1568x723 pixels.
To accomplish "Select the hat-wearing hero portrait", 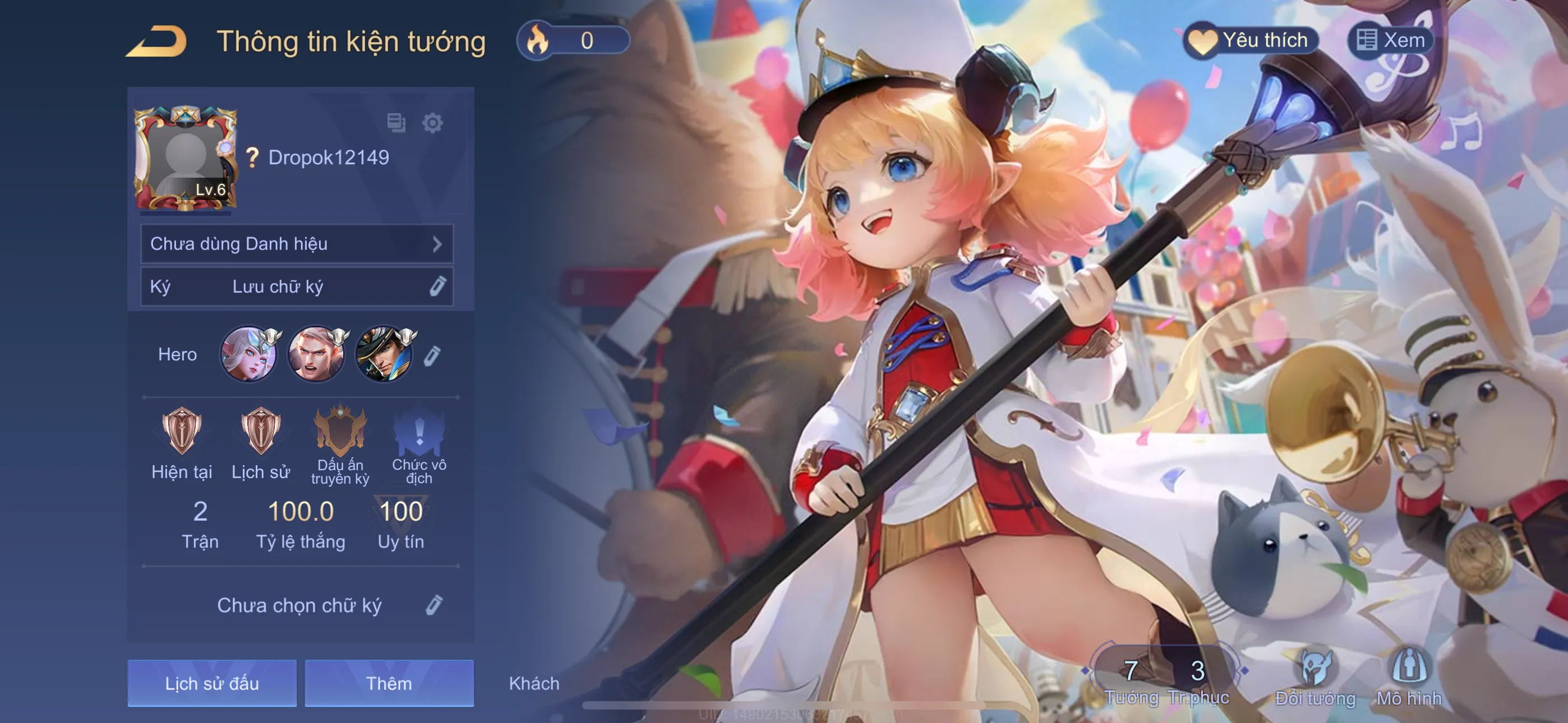I will click(384, 354).
